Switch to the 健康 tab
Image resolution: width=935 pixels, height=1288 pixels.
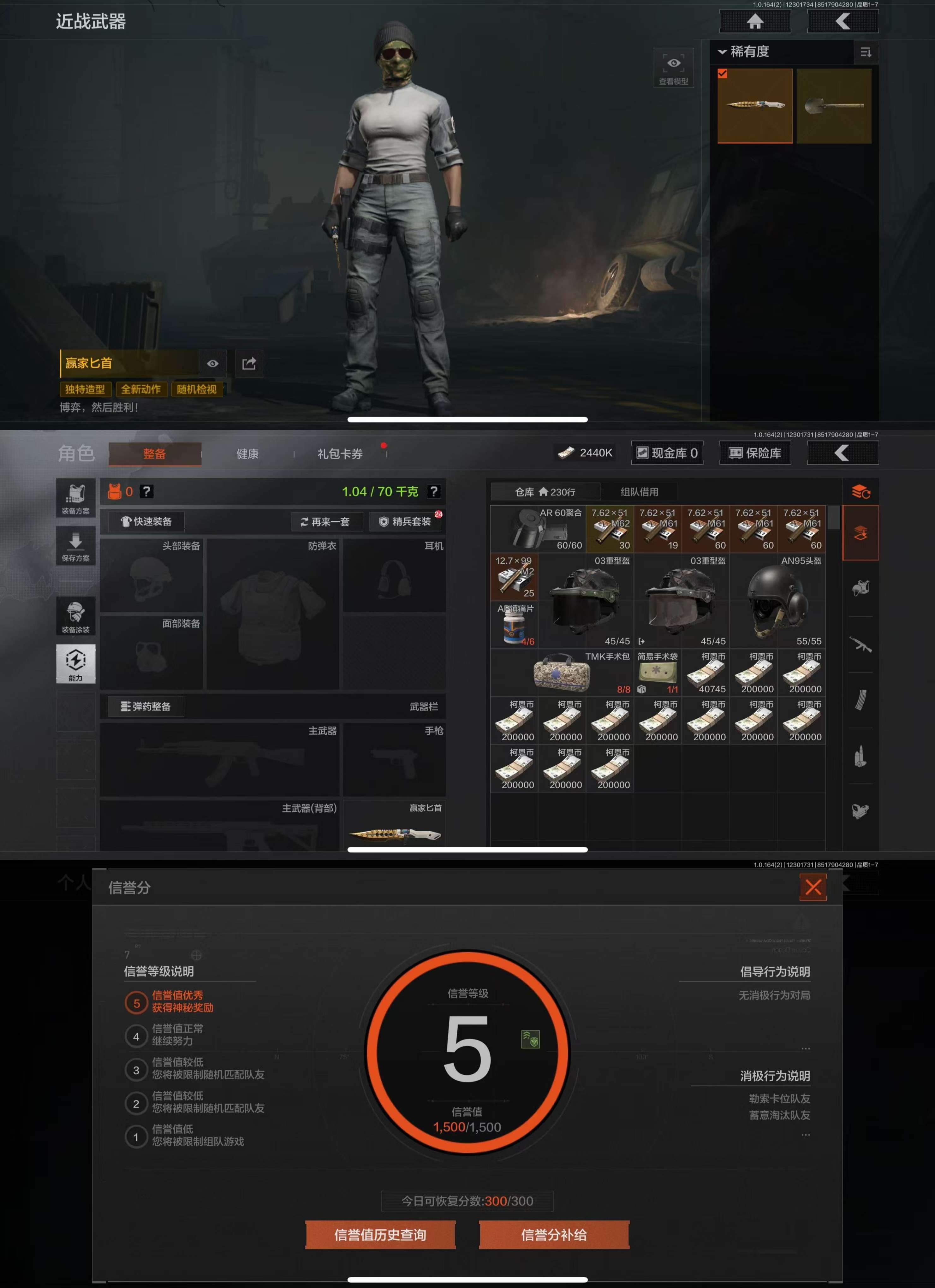247,454
